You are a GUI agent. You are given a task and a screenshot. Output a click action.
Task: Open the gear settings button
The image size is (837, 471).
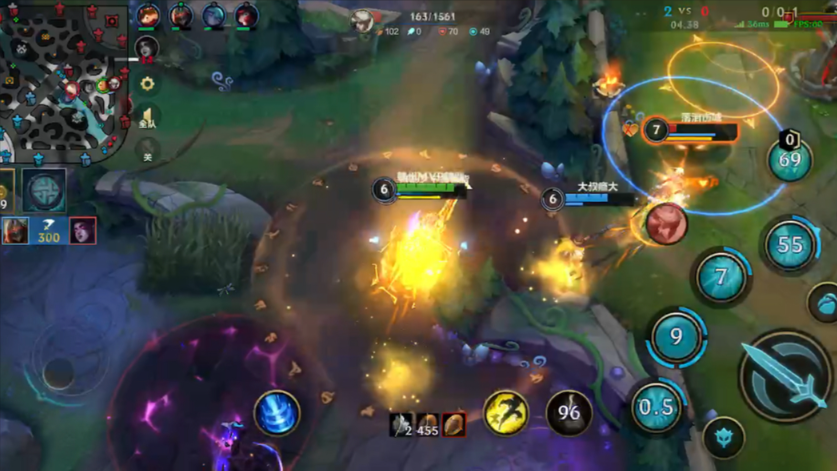pos(147,86)
